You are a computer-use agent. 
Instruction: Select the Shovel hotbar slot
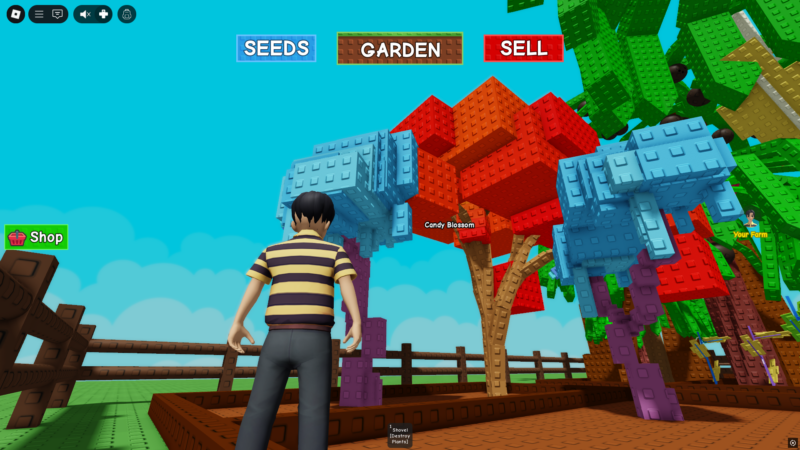point(399,435)
